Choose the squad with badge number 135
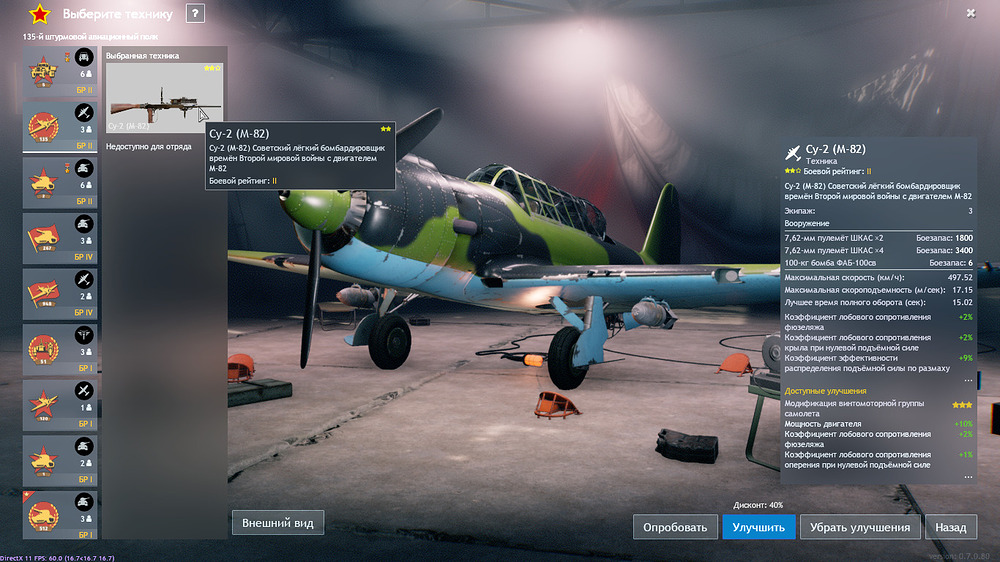The width and height of the screenshot is (1000, 562). [x=60, y=126]
